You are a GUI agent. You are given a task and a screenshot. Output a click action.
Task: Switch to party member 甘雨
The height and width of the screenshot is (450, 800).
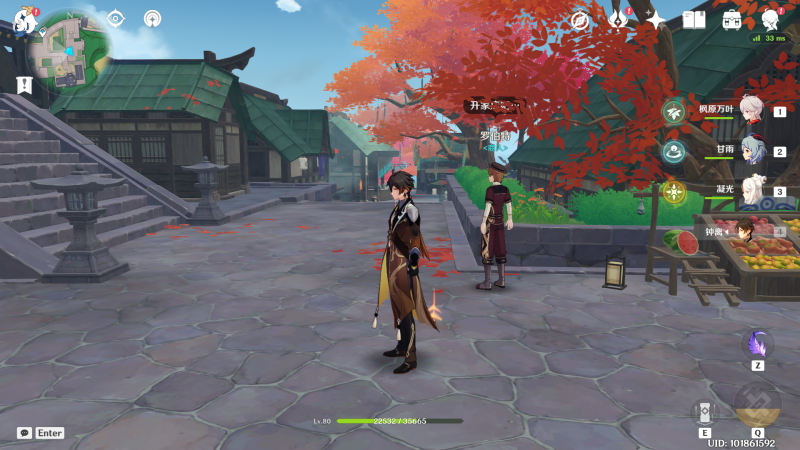coord(751,151)
